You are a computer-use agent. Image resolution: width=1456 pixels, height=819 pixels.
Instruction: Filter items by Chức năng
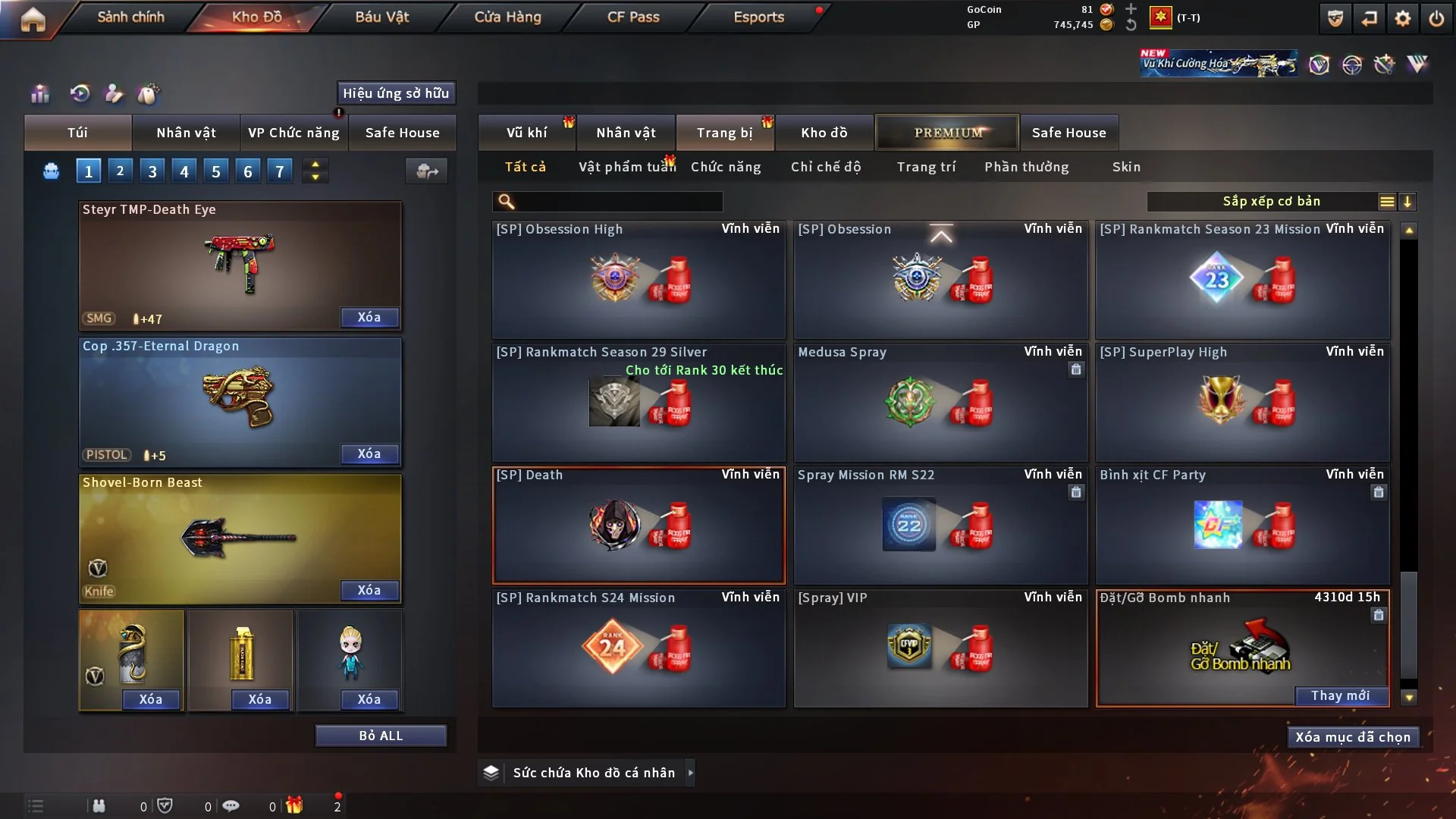point(726,167)
